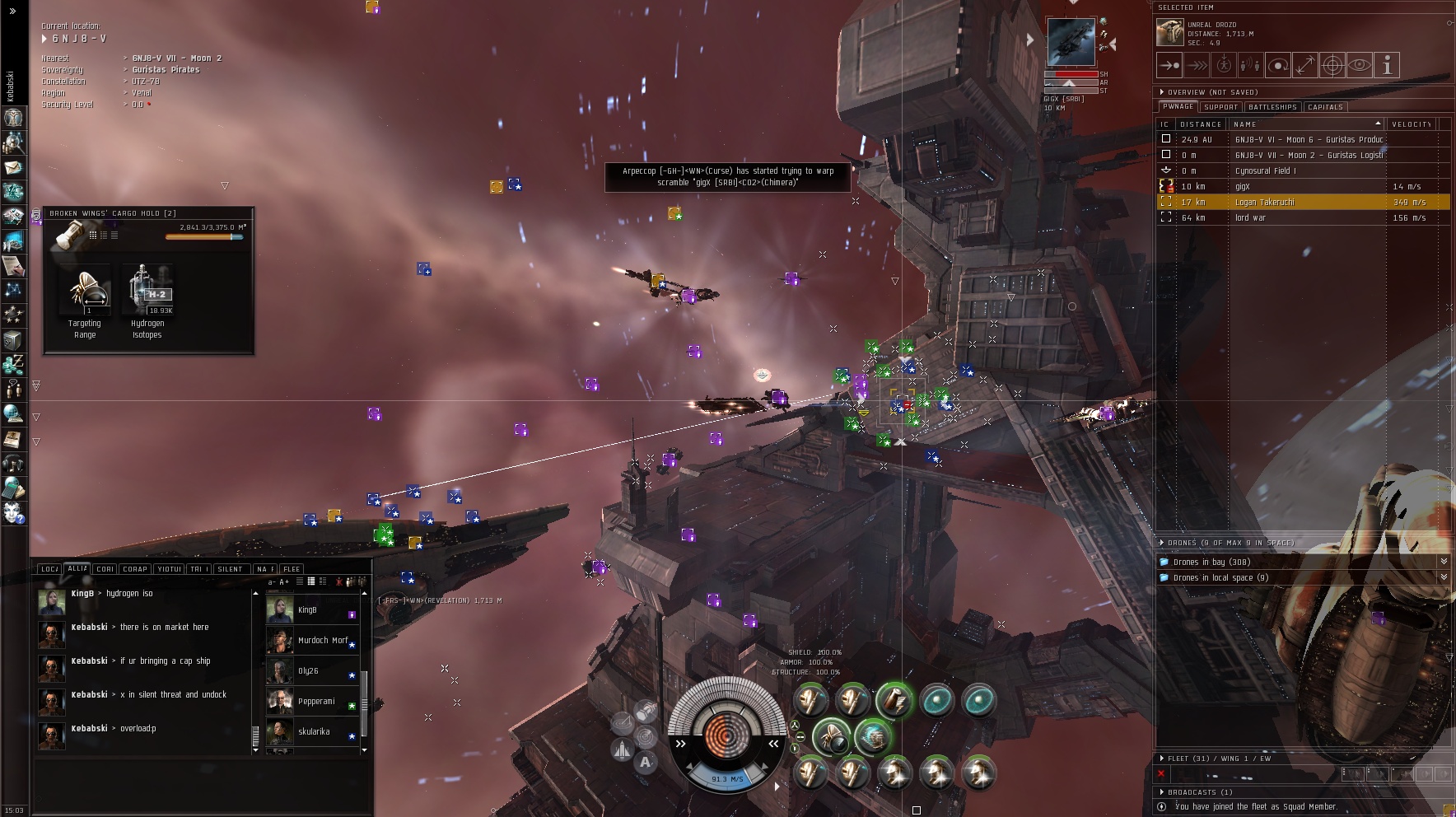Open the Local chat tab
Viewport: 1456px width, 817px height.
(x=49, y=569)
